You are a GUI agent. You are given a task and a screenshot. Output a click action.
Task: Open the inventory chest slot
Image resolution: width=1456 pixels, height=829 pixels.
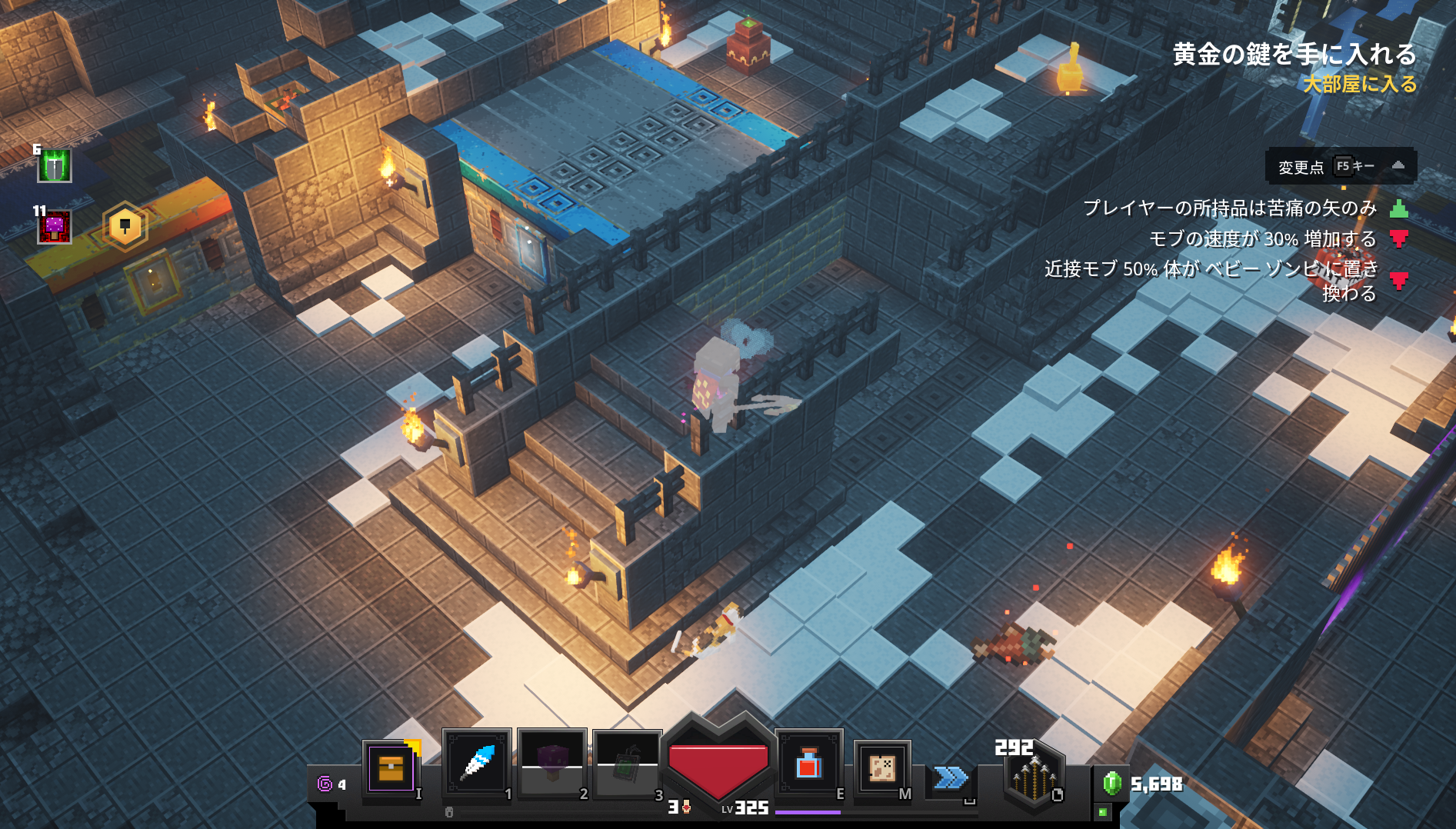point(391,768)
